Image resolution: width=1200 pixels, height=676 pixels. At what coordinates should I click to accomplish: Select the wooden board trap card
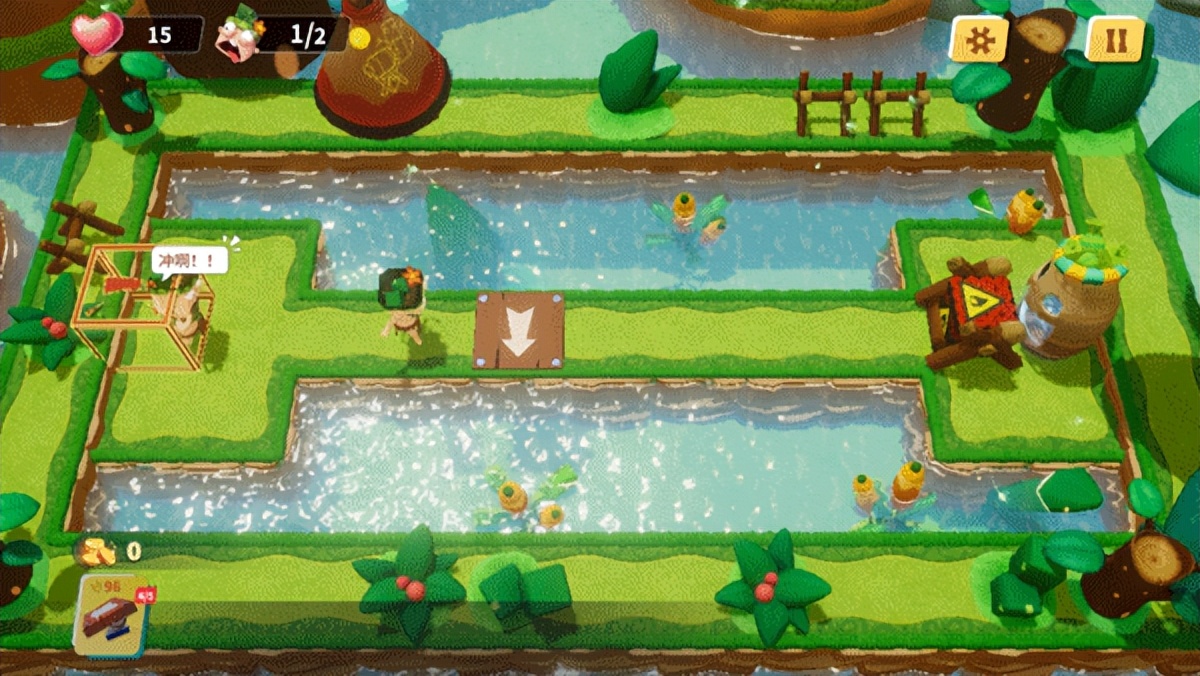[x=112, y=615]
